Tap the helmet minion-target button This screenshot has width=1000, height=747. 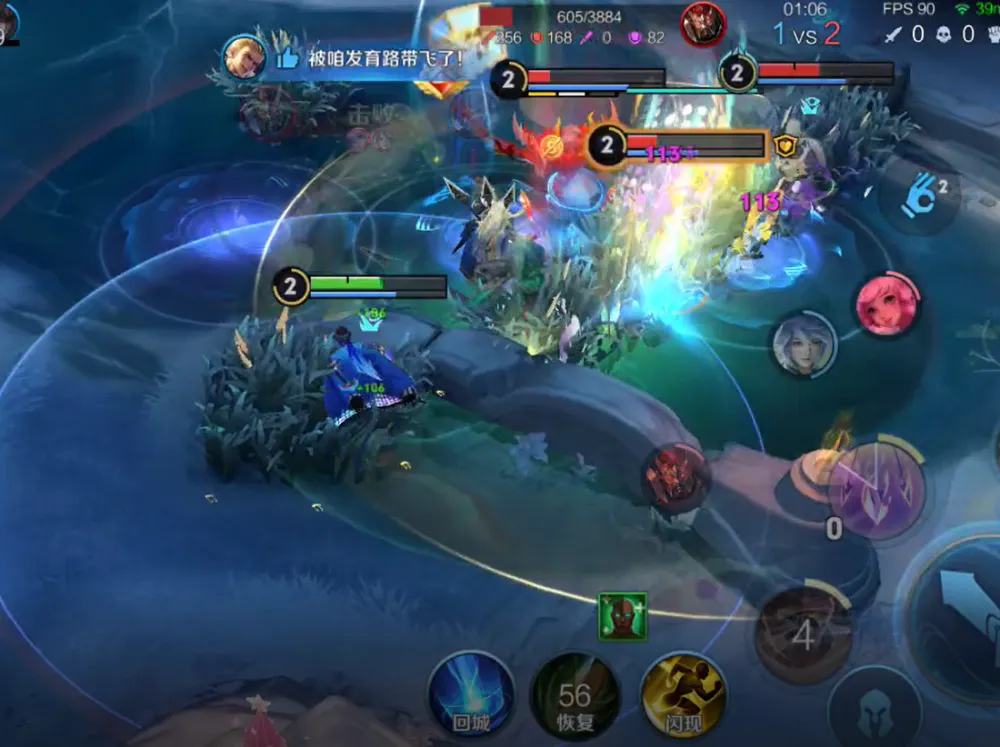click(874, 707)
